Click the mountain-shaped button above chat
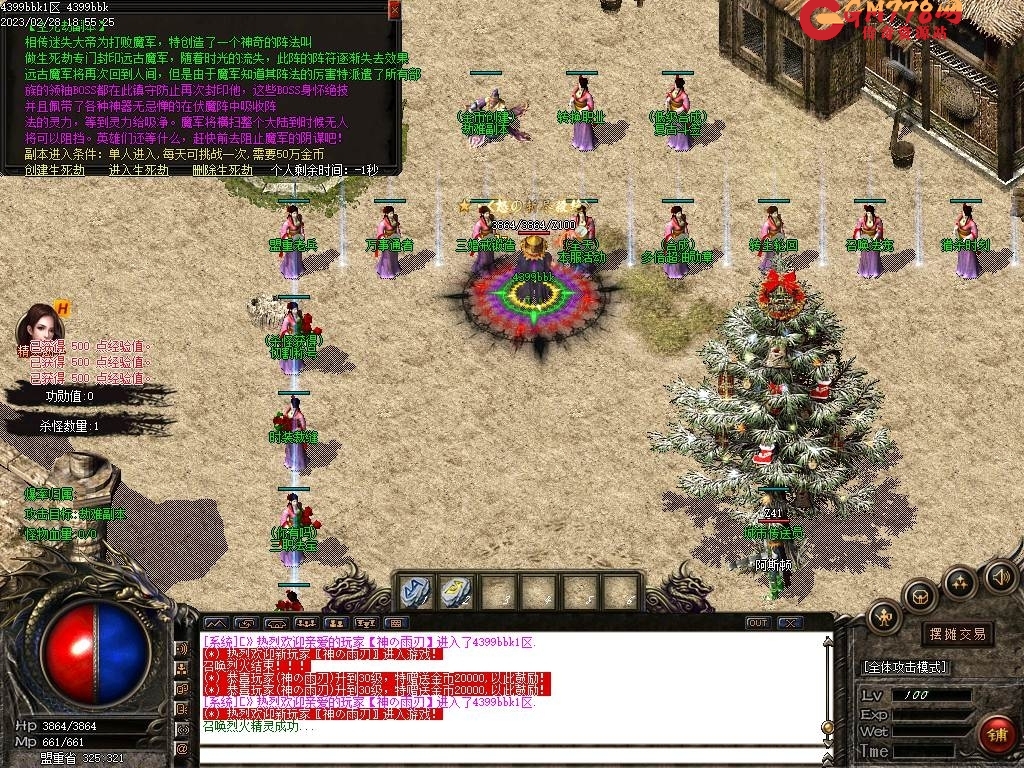This screenshot has height=768, width=1024. click(215, 623)
